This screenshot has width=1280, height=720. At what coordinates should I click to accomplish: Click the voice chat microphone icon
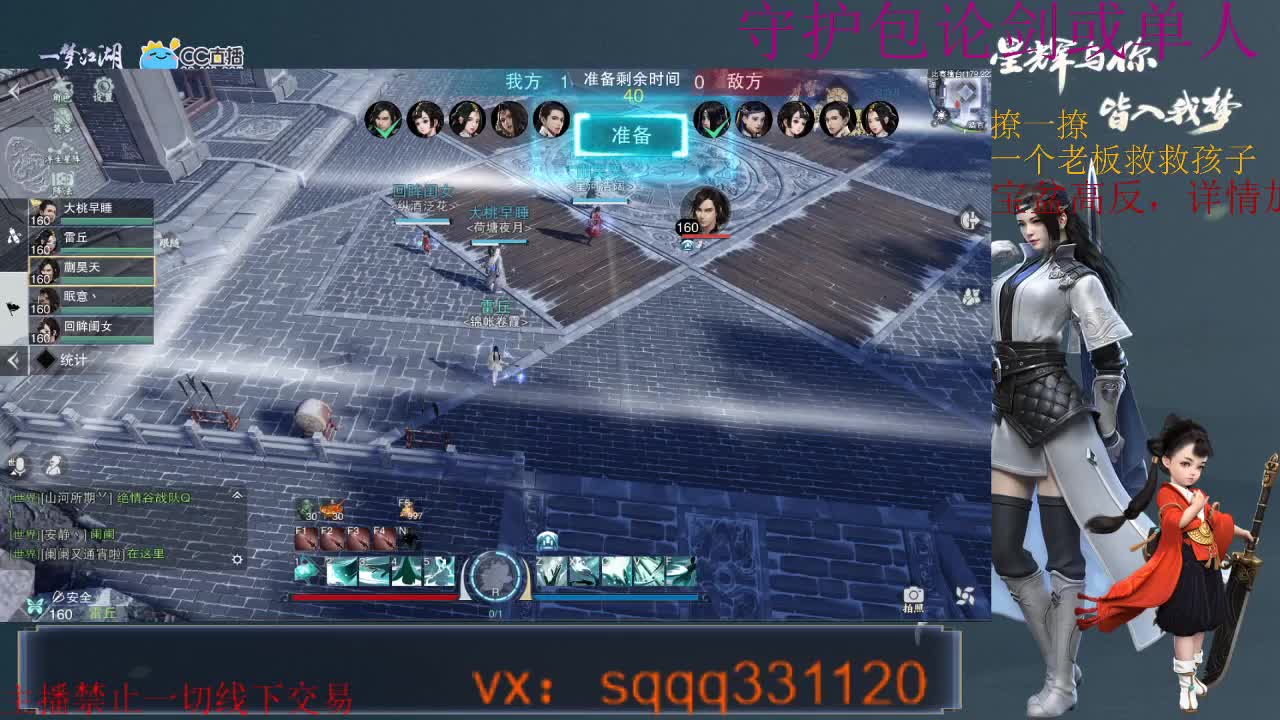tap(20, 466)
